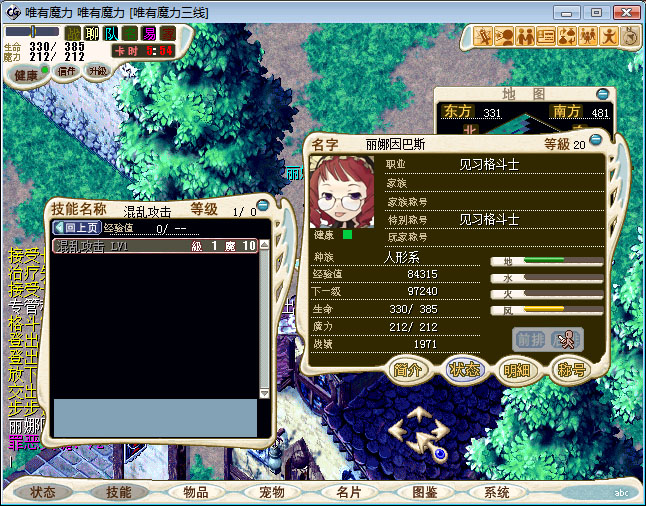Close the 地图 map panel

coord(601,94)
